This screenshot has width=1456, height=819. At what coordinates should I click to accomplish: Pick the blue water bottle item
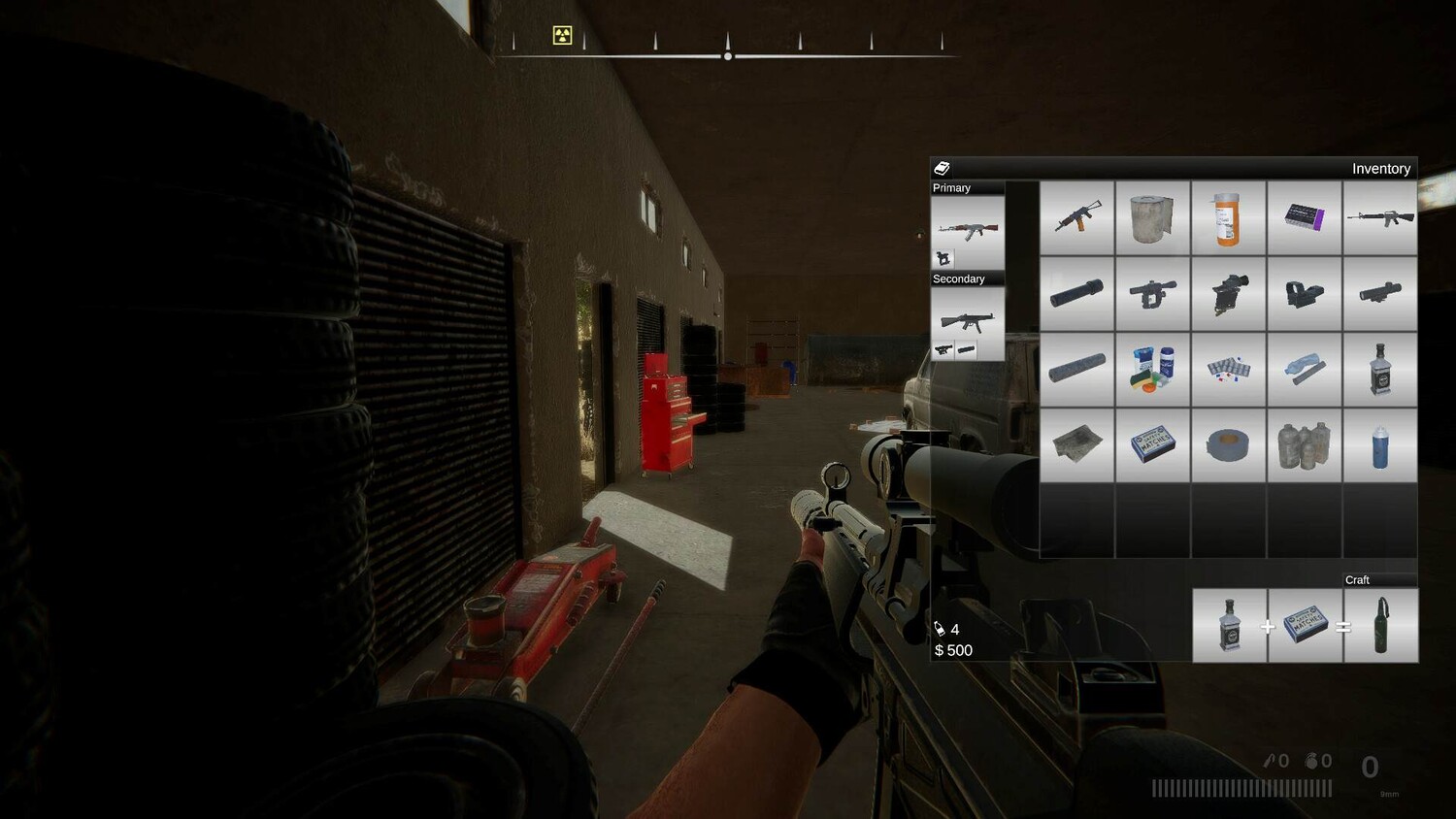1379,444
